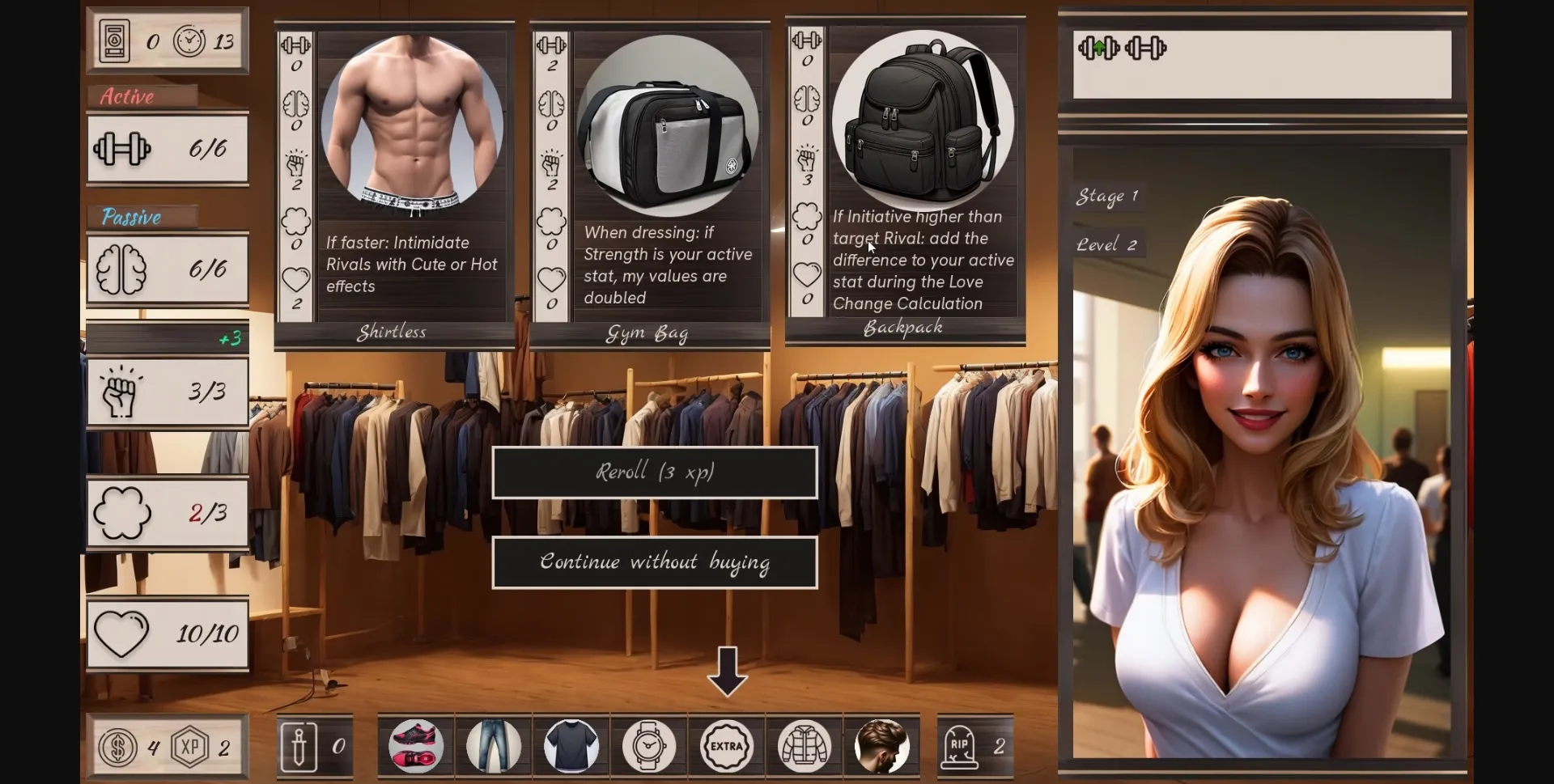
Task: Click the heart meter showing 10/10
Action: pos(168,634)
